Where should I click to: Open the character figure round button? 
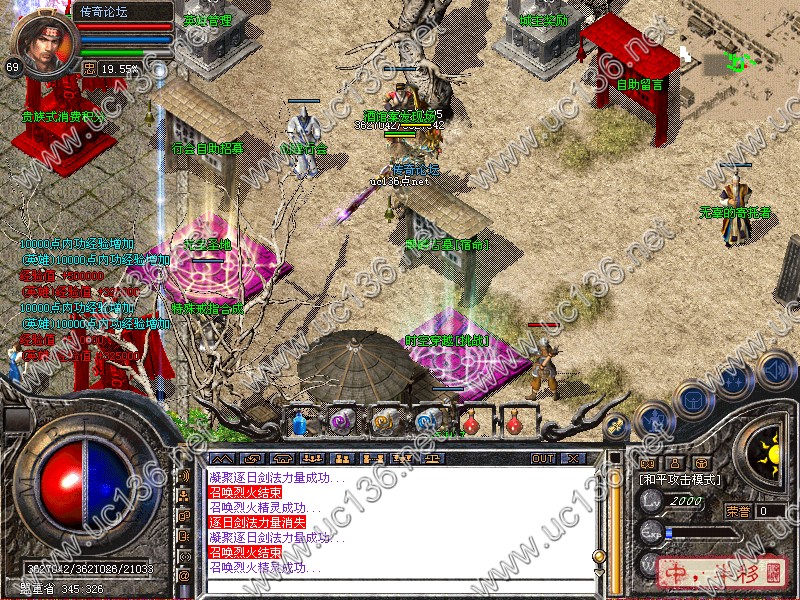click(652, 417)
